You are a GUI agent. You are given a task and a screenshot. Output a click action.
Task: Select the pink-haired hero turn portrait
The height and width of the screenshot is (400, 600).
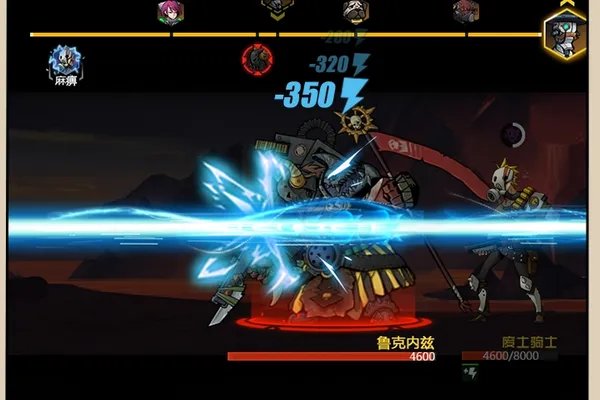[170, 12]
